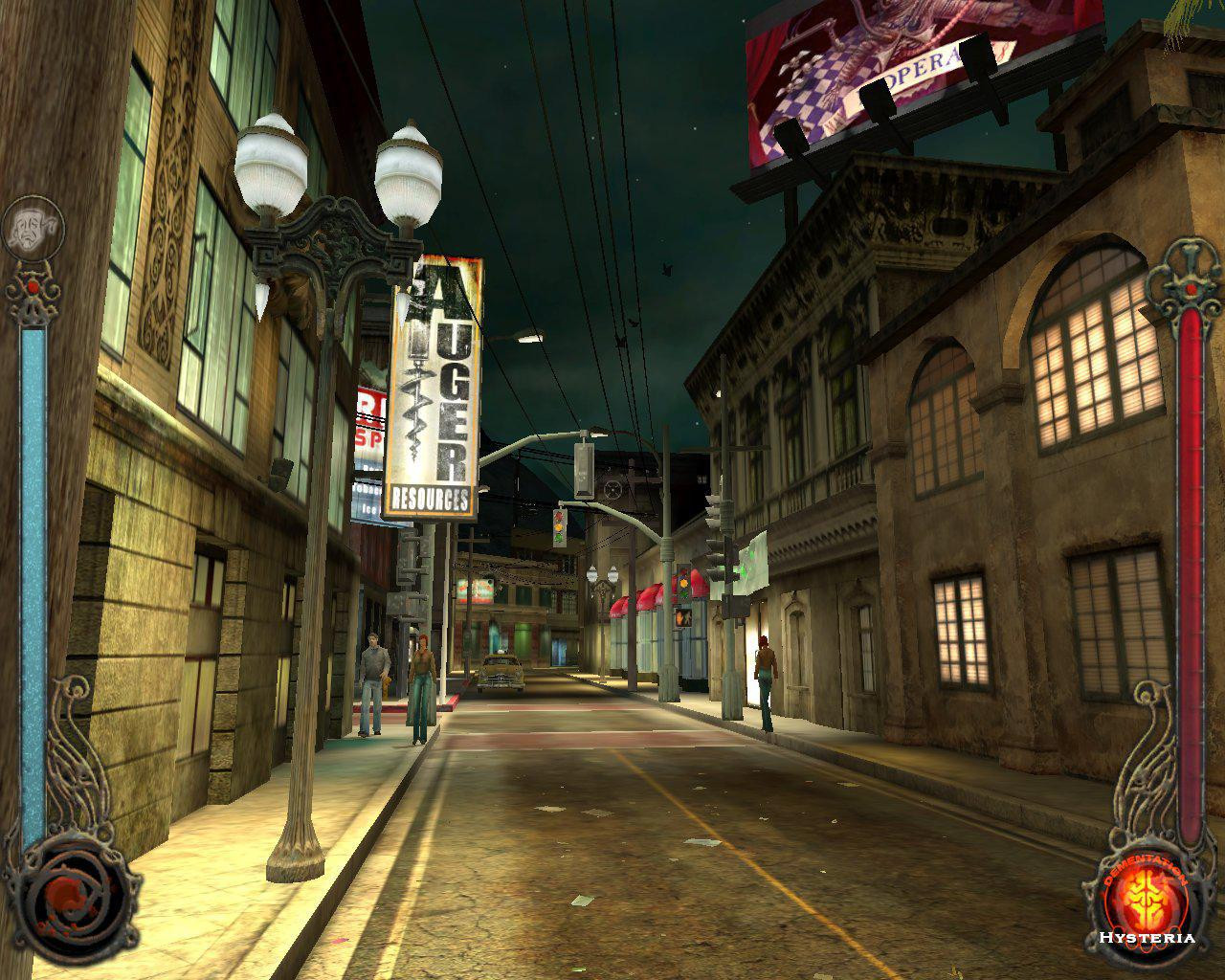Select the equipped weapon emblem
Image resolution: width=1225 pixels, height=980 pixels.
(x=69, y=900)
